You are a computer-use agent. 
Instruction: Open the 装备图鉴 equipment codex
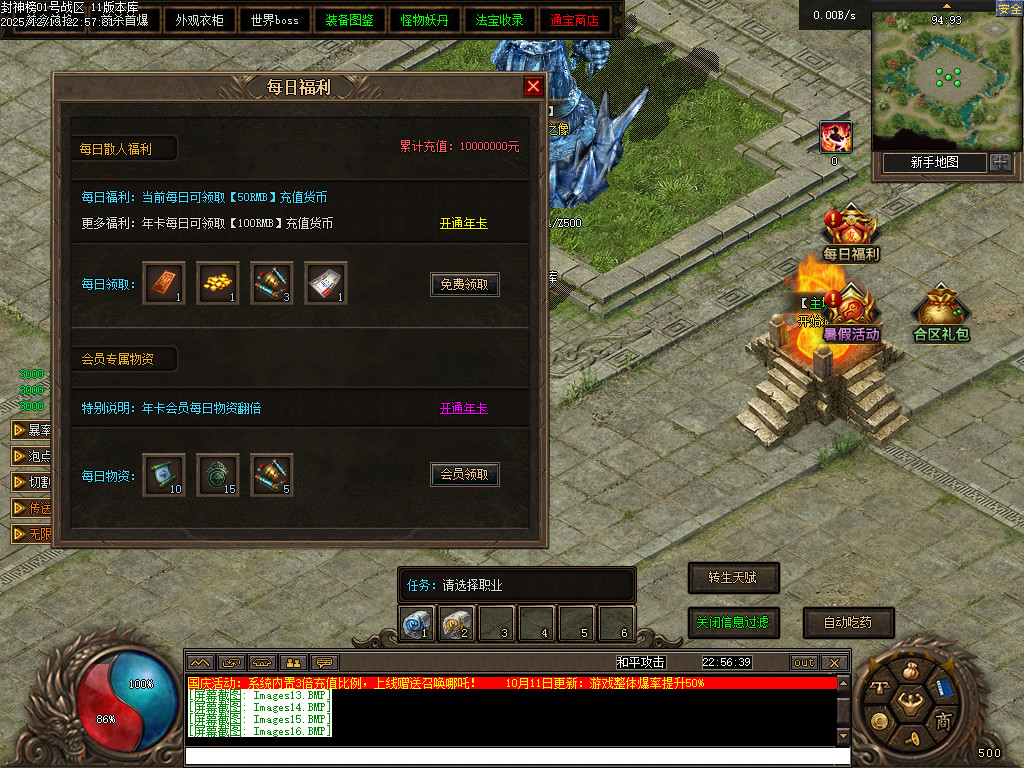tap(350, 20)
